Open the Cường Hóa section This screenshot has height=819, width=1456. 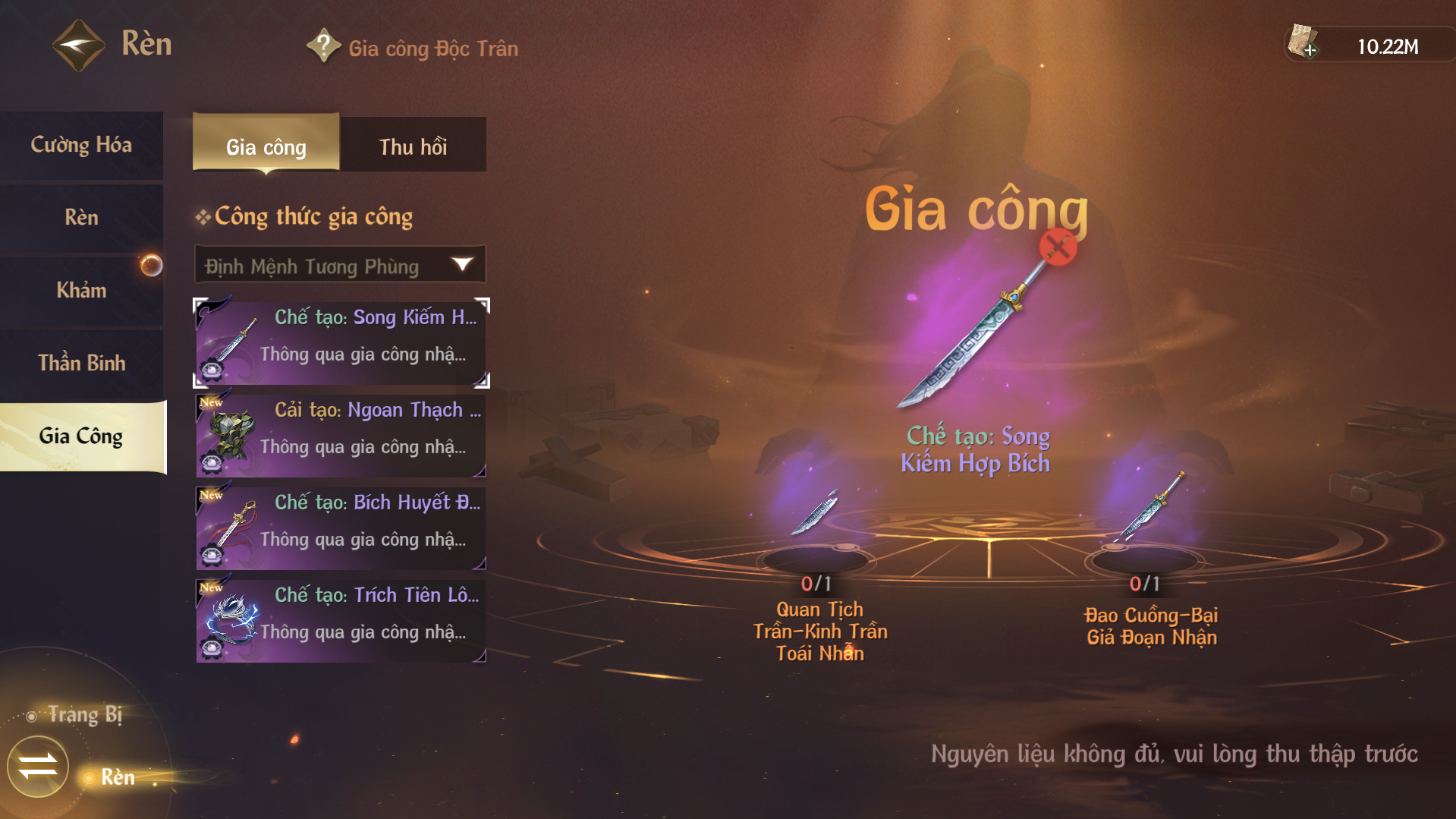pyautogui.click(x=81, y=145)
